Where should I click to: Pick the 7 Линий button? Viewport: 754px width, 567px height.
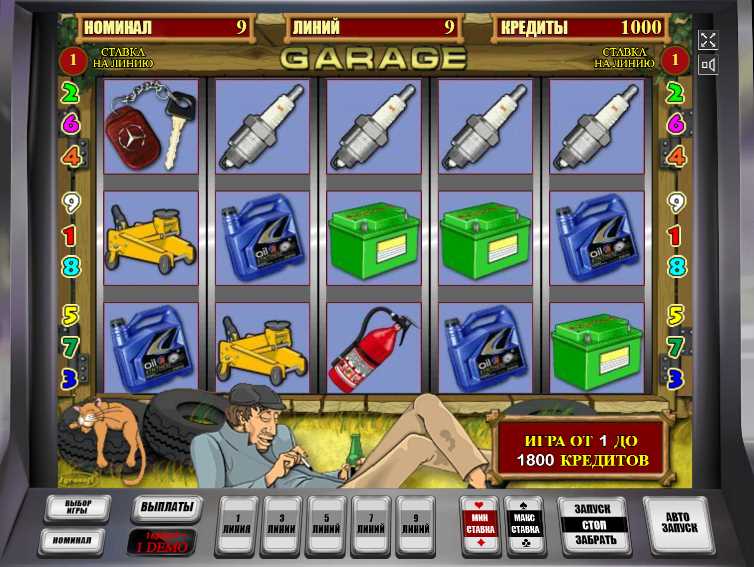pyautogui.click(x=371, y=524)
